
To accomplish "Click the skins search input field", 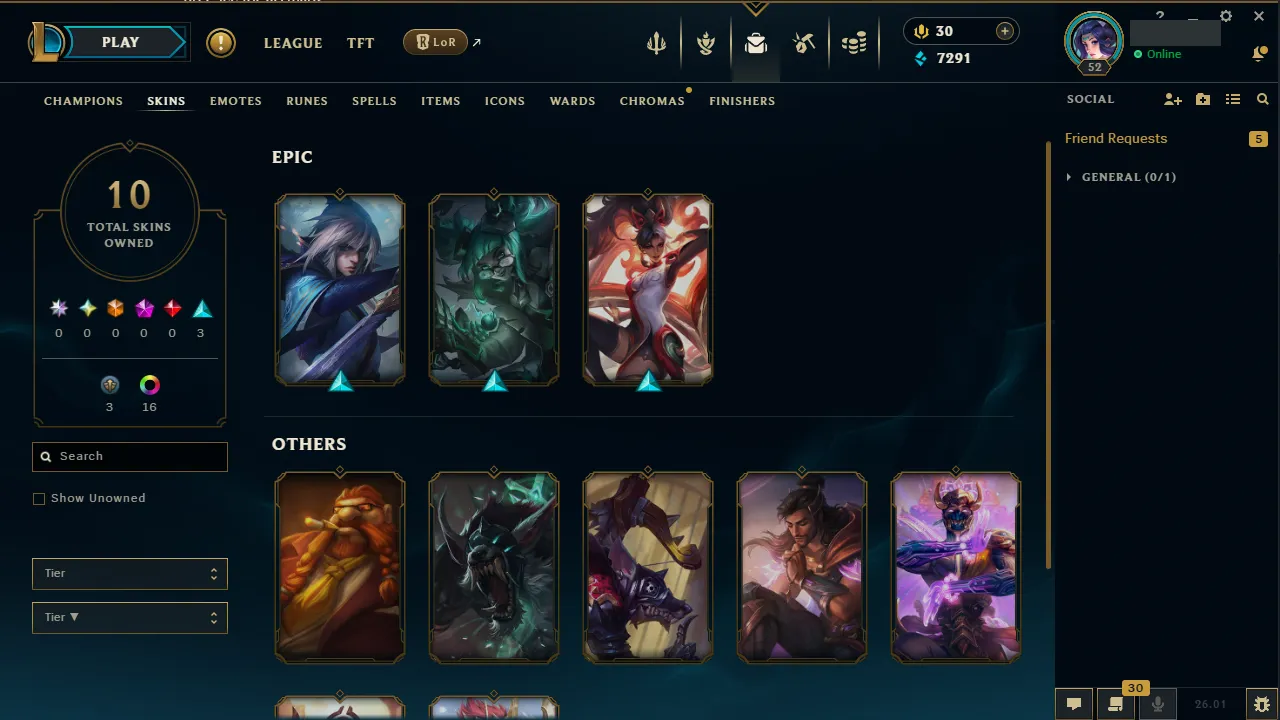I will pos(129,456).
